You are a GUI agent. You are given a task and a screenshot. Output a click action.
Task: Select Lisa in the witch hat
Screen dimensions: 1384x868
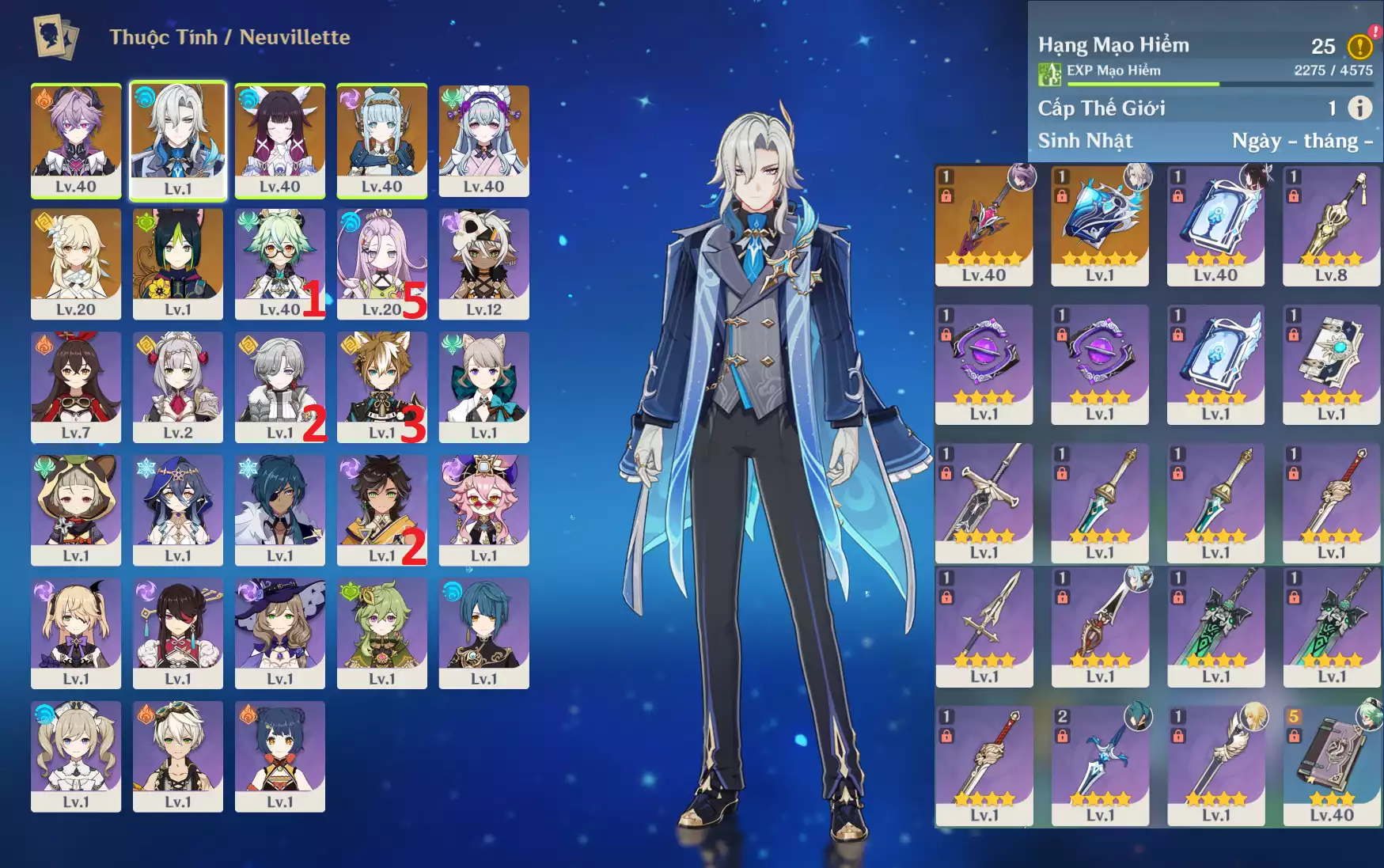(279, 632)
